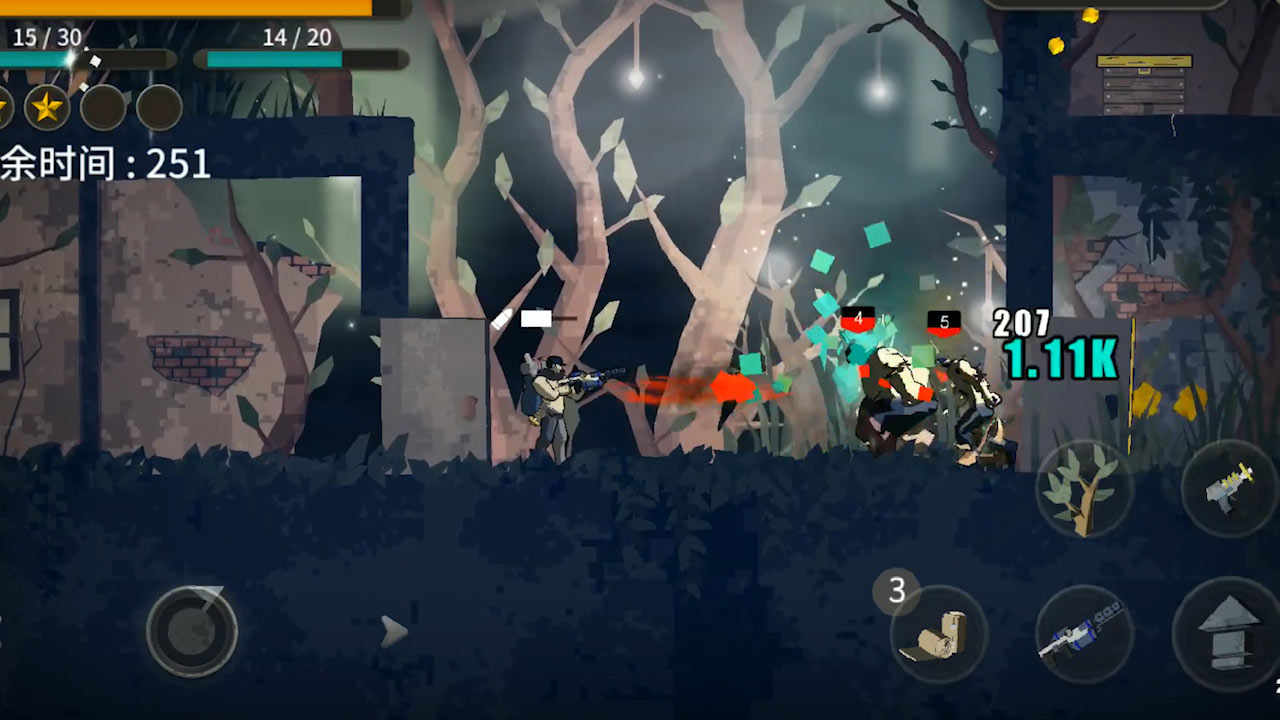Activate the tree branch skill button
The image size is (1280, 720).
click(1083, 490)
